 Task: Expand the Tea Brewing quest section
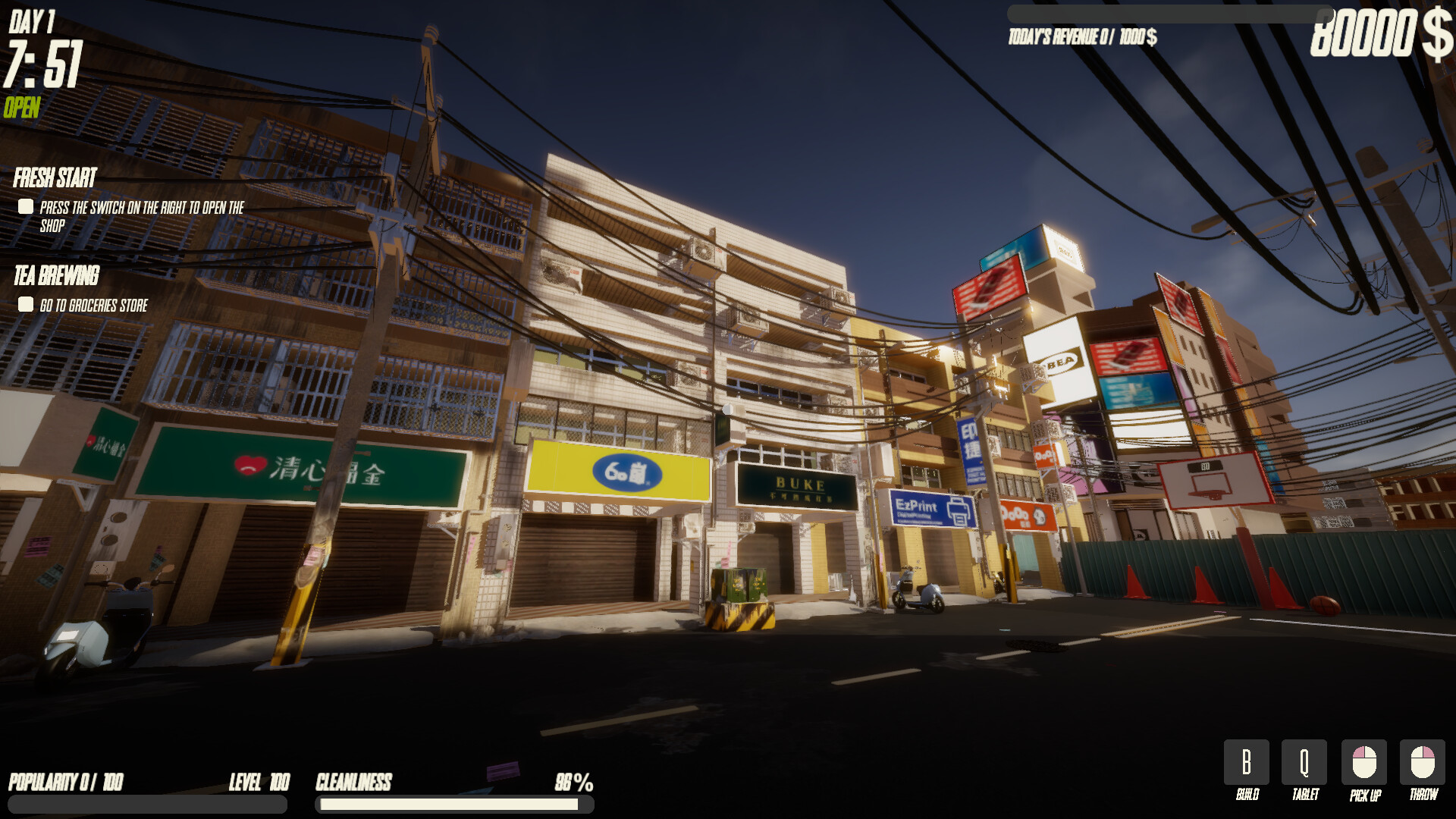(x=56, y=276)
